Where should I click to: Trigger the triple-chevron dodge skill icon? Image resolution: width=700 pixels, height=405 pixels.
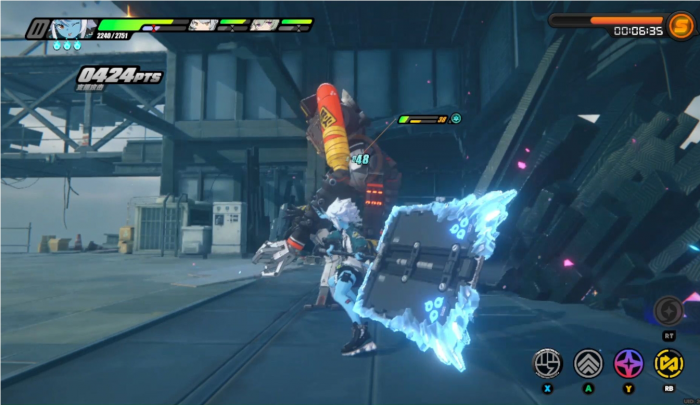click(x=588, y=362)
